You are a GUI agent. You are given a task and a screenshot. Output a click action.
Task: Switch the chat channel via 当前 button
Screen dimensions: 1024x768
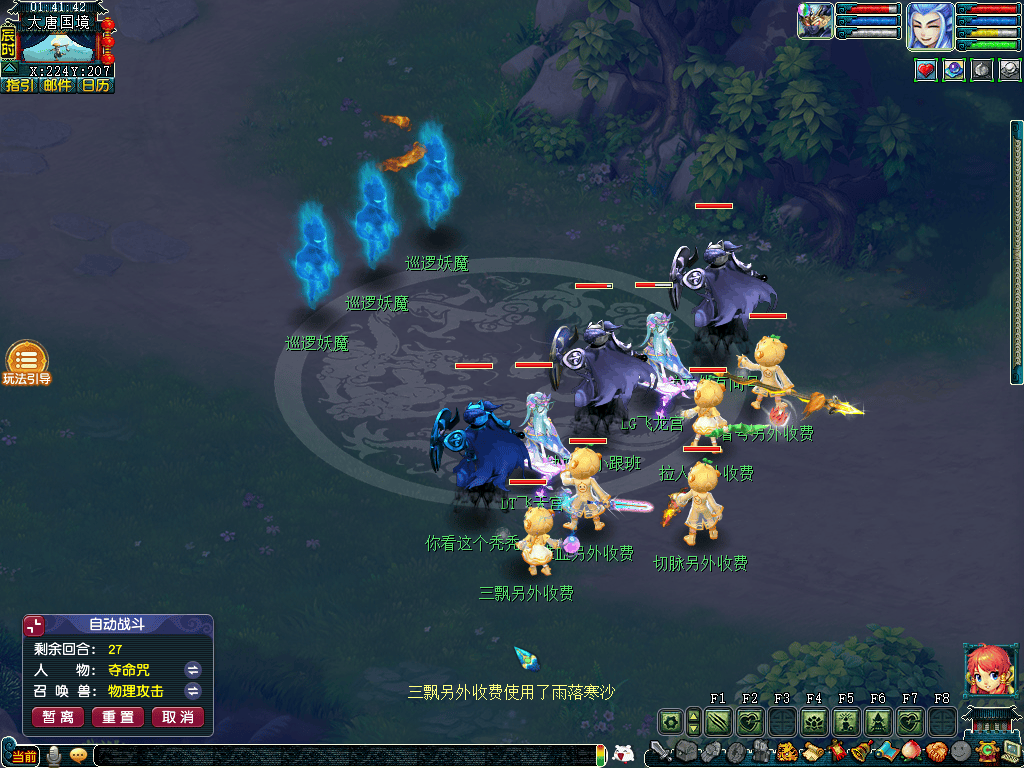(x=24, y=756)
